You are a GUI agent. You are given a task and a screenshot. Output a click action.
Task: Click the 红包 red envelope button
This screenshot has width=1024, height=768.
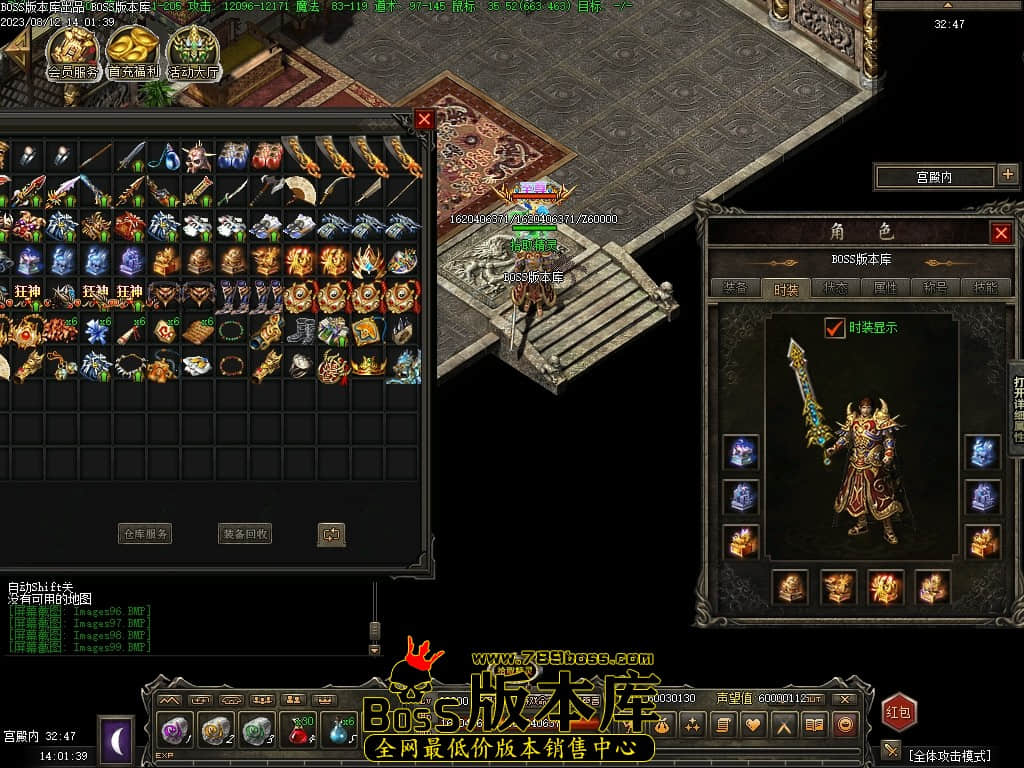[899, 712]
